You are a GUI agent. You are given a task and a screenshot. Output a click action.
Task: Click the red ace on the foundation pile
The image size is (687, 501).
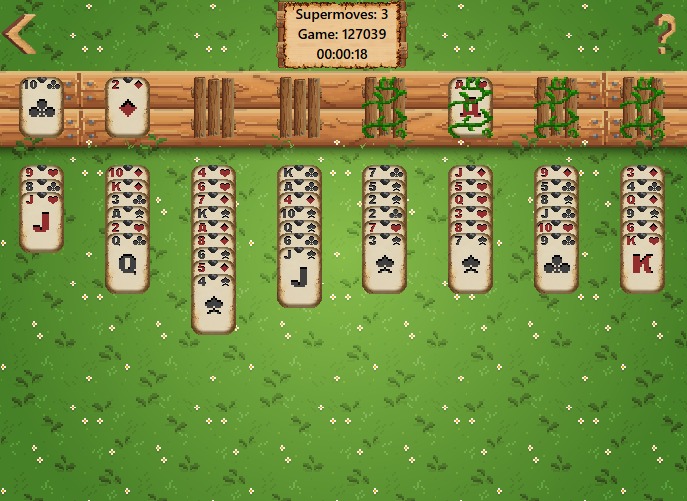click(470, 106)
